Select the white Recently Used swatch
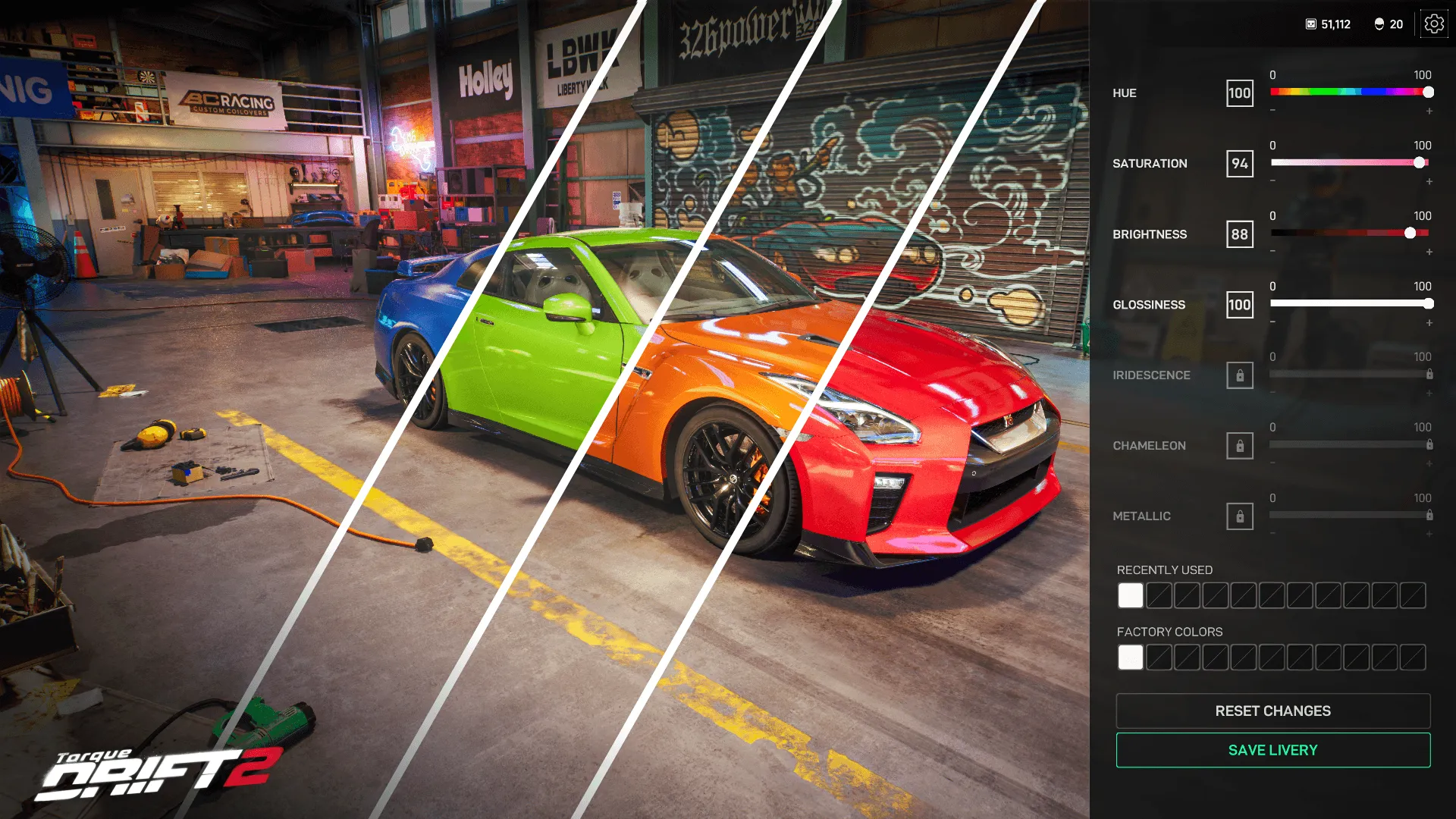Screen dimensions: 1456x819 [x=1130, y=595]
